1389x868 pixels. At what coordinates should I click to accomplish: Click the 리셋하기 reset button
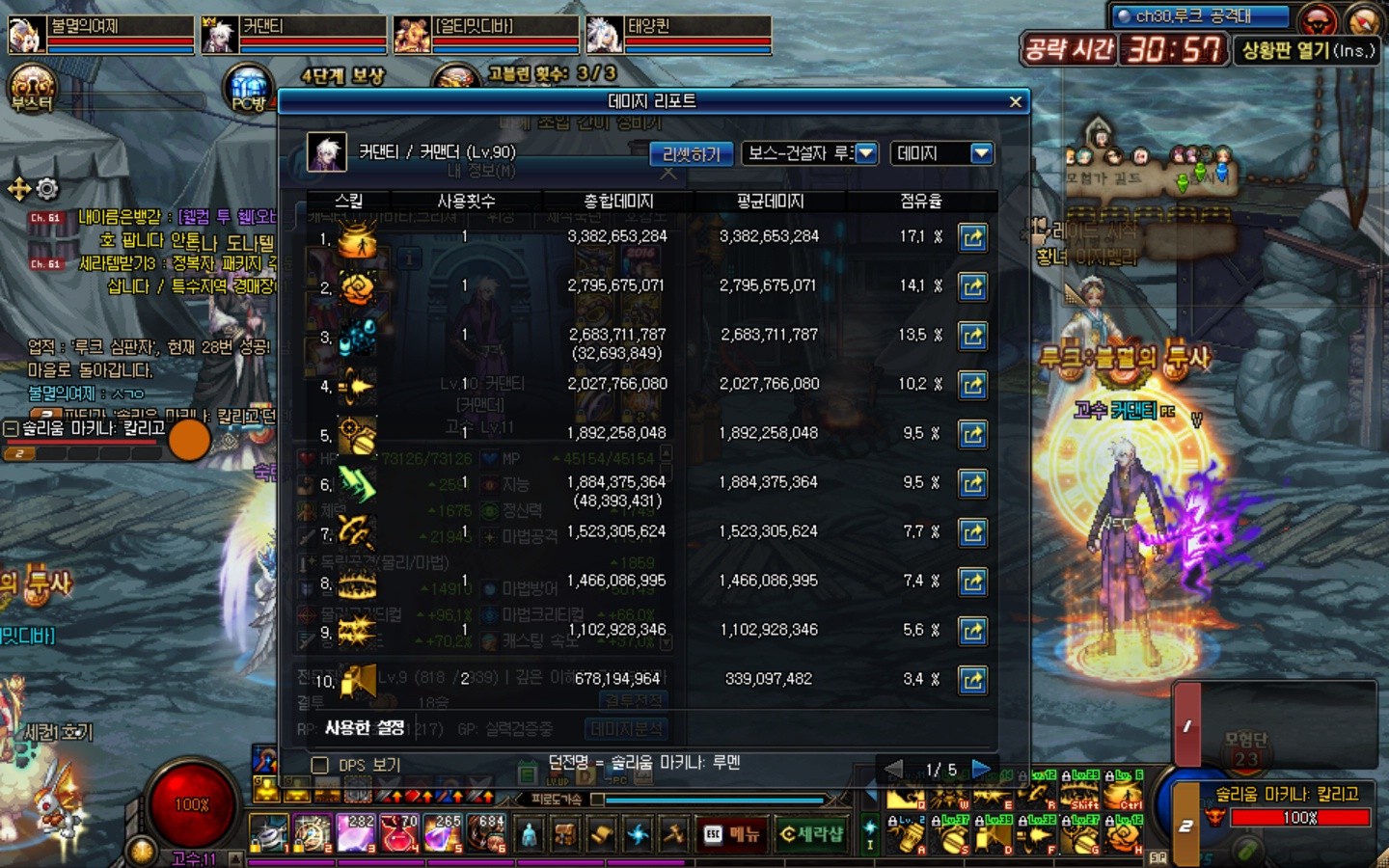[691, 154]
